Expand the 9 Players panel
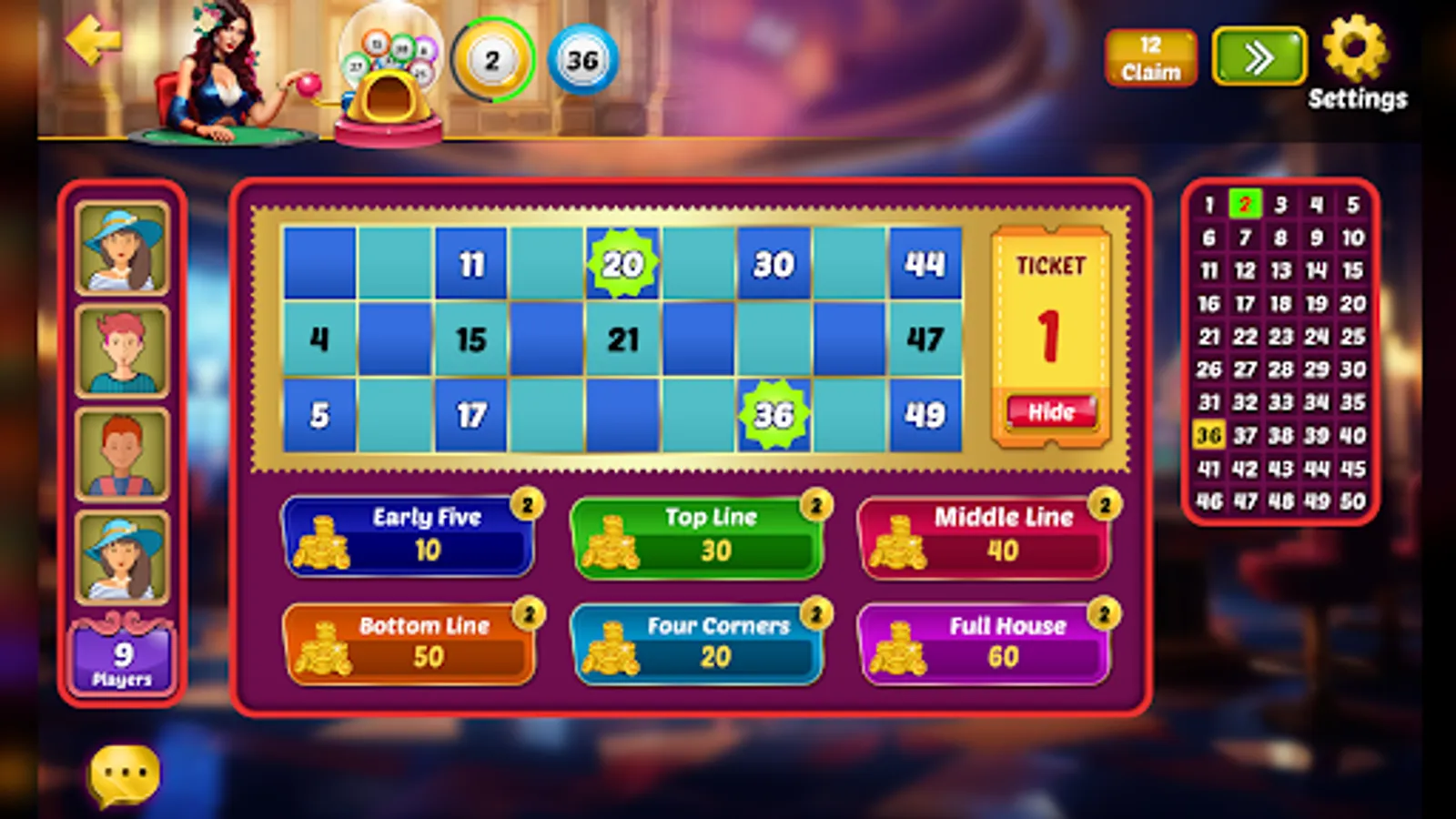This screenshot has height=819, width=1456. click(123, 653)
